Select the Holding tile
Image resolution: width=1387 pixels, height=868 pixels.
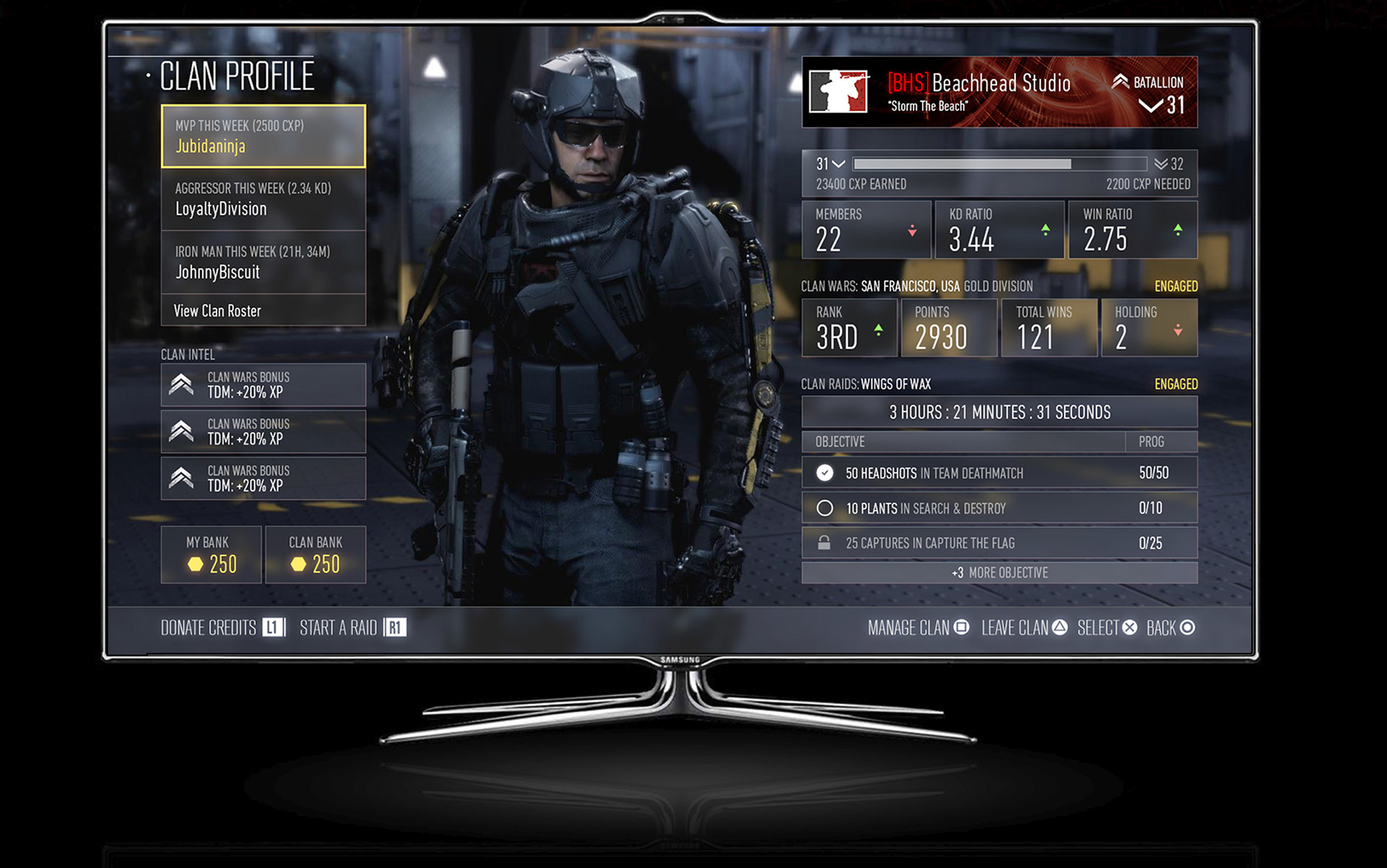1149,328
